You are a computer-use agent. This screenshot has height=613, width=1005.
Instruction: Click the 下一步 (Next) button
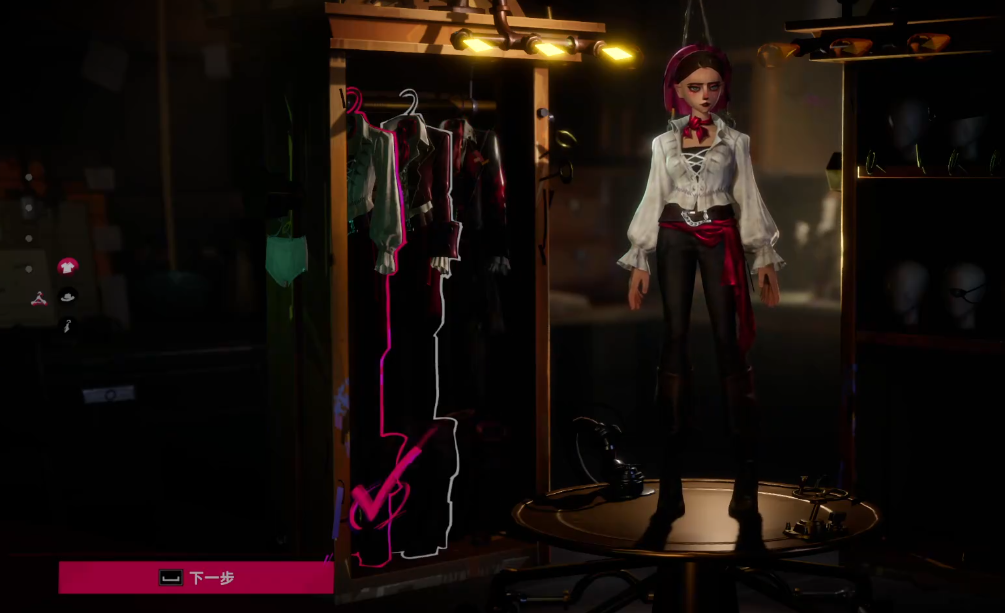click(196, 577)
